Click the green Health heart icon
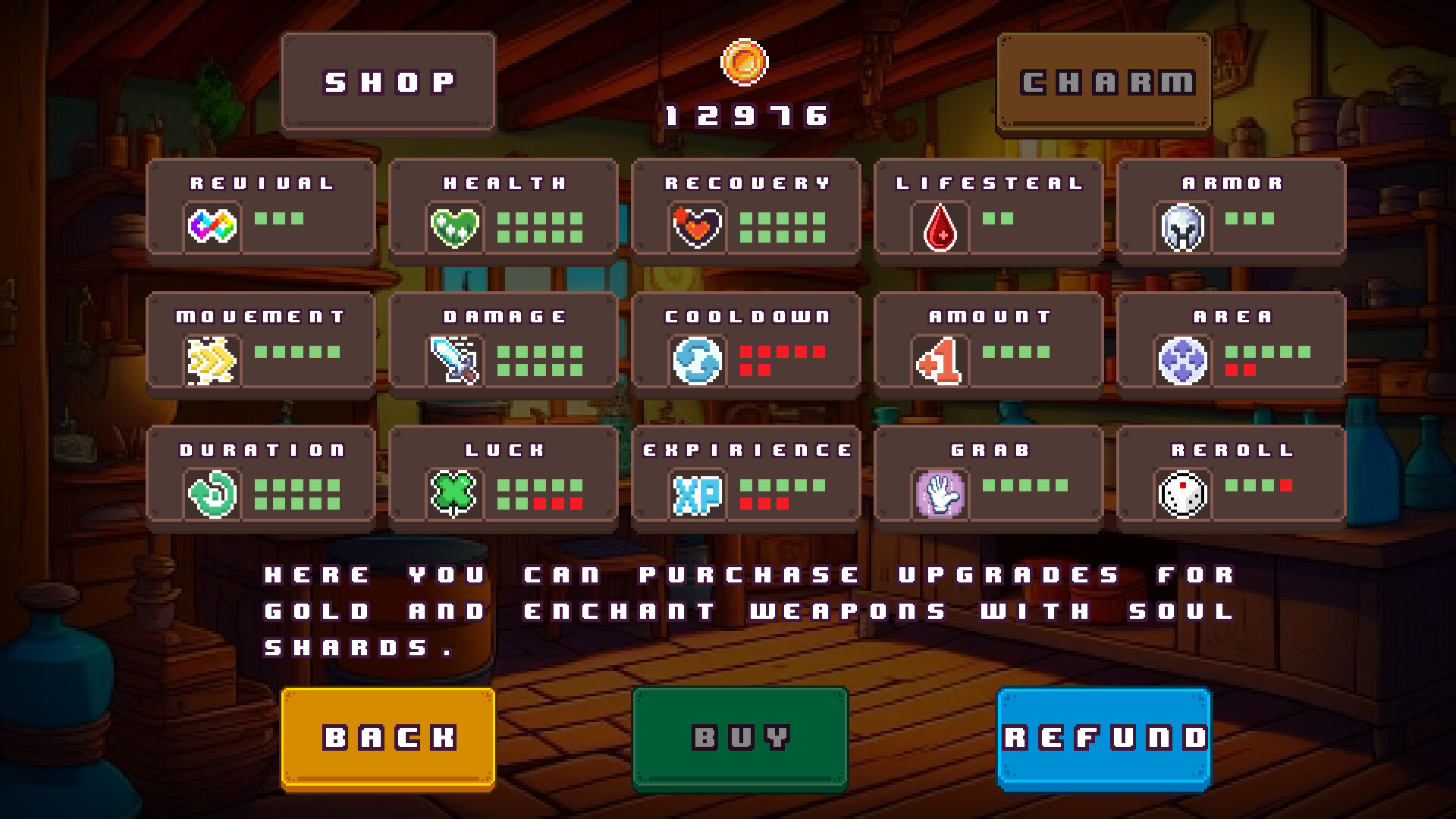Screen dimensions: 1456x819 tap(456, 225)
